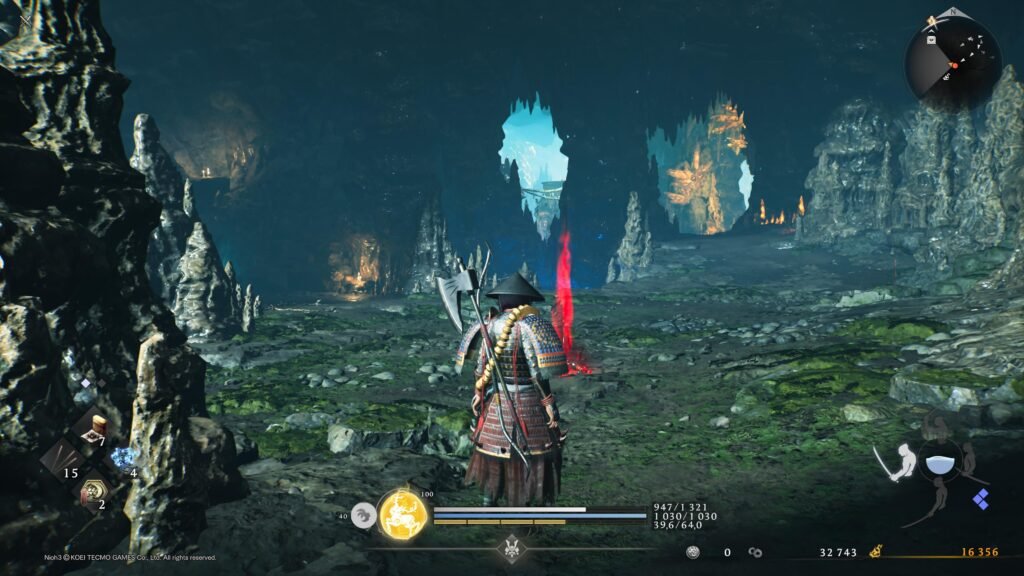Click the samurai helmet emblem at bottom

point(513,548)
